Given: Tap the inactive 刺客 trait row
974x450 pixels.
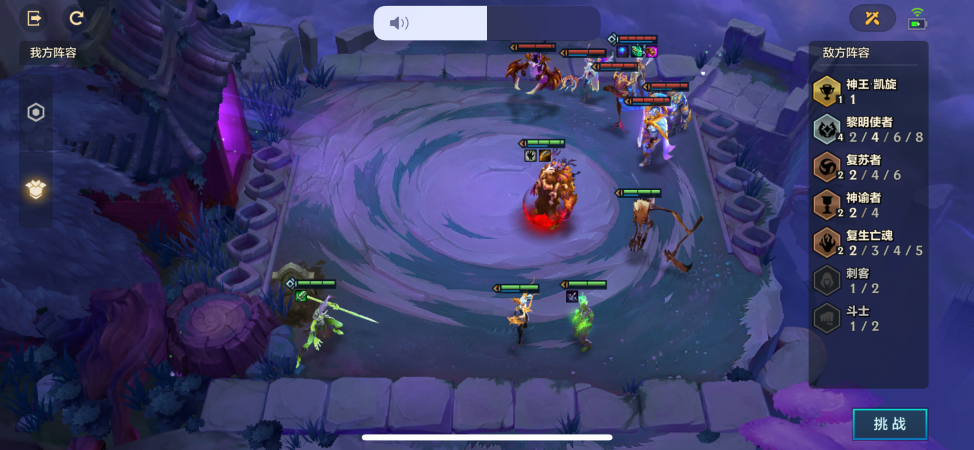Looking at the screenshot, I should click(868, 280).
